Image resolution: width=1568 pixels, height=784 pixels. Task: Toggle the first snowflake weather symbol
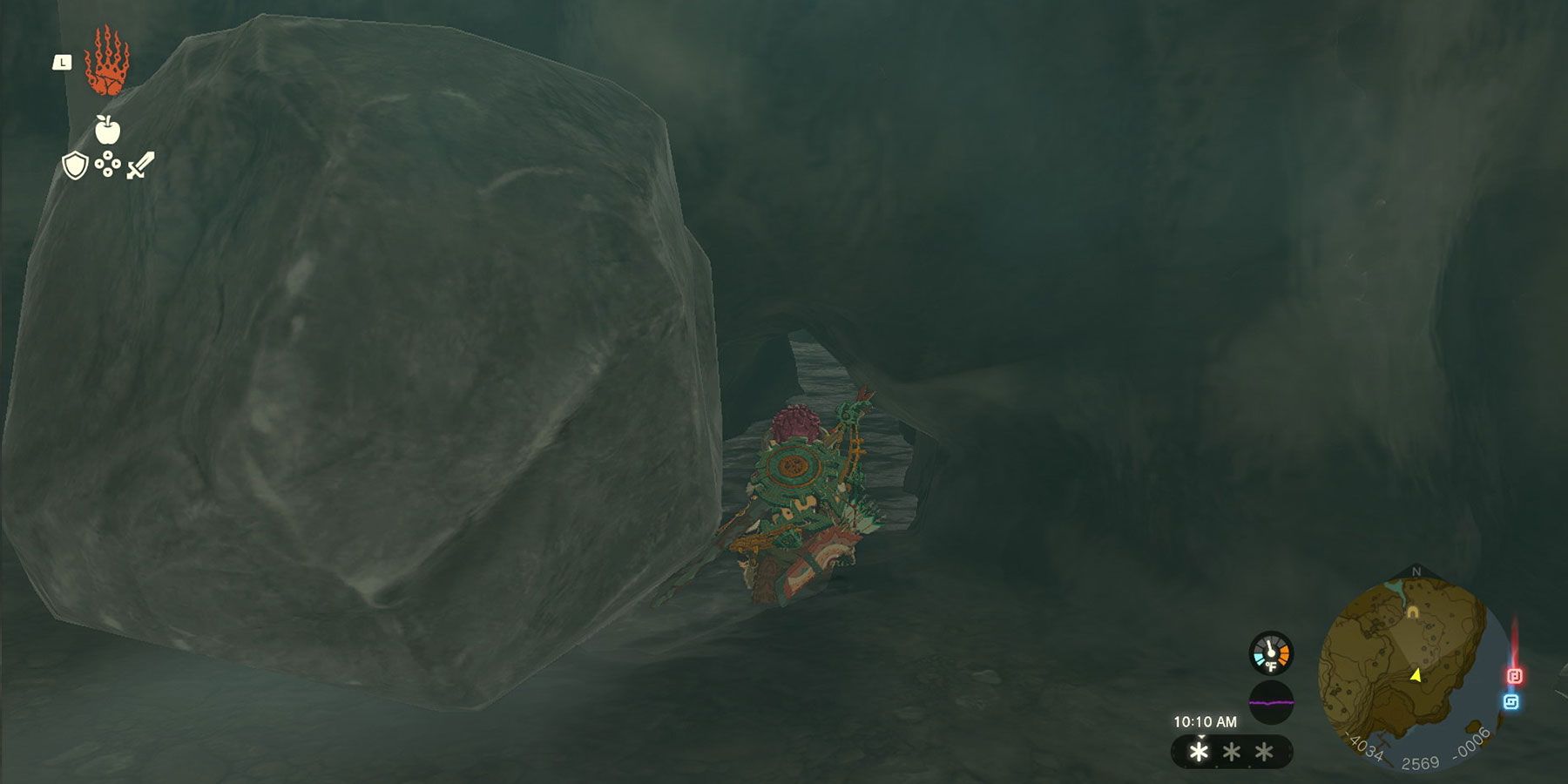1200,753
